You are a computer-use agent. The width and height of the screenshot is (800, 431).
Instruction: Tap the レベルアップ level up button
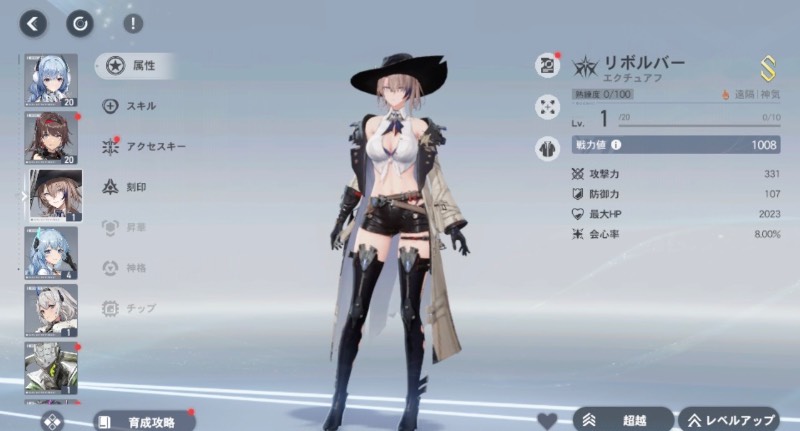[x=730, y=421]
